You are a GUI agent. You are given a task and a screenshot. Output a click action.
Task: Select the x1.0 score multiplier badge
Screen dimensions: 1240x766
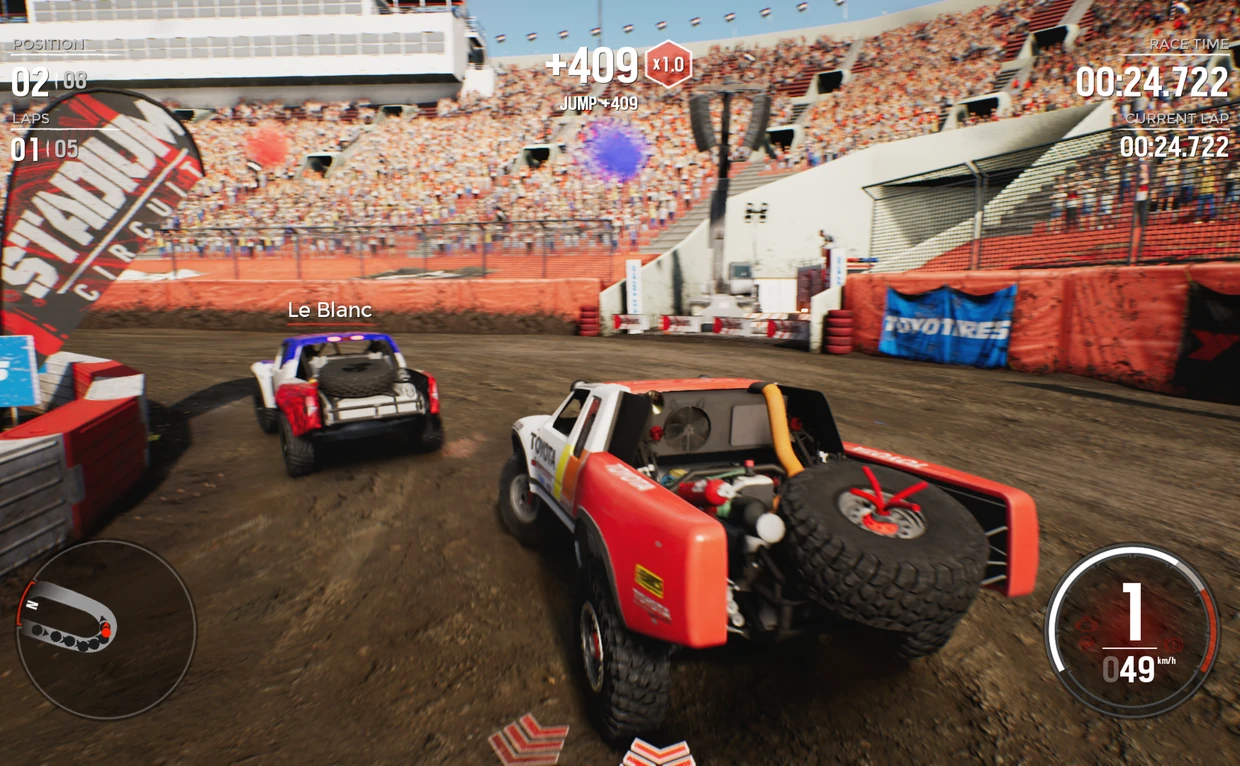tap(667, 65)
